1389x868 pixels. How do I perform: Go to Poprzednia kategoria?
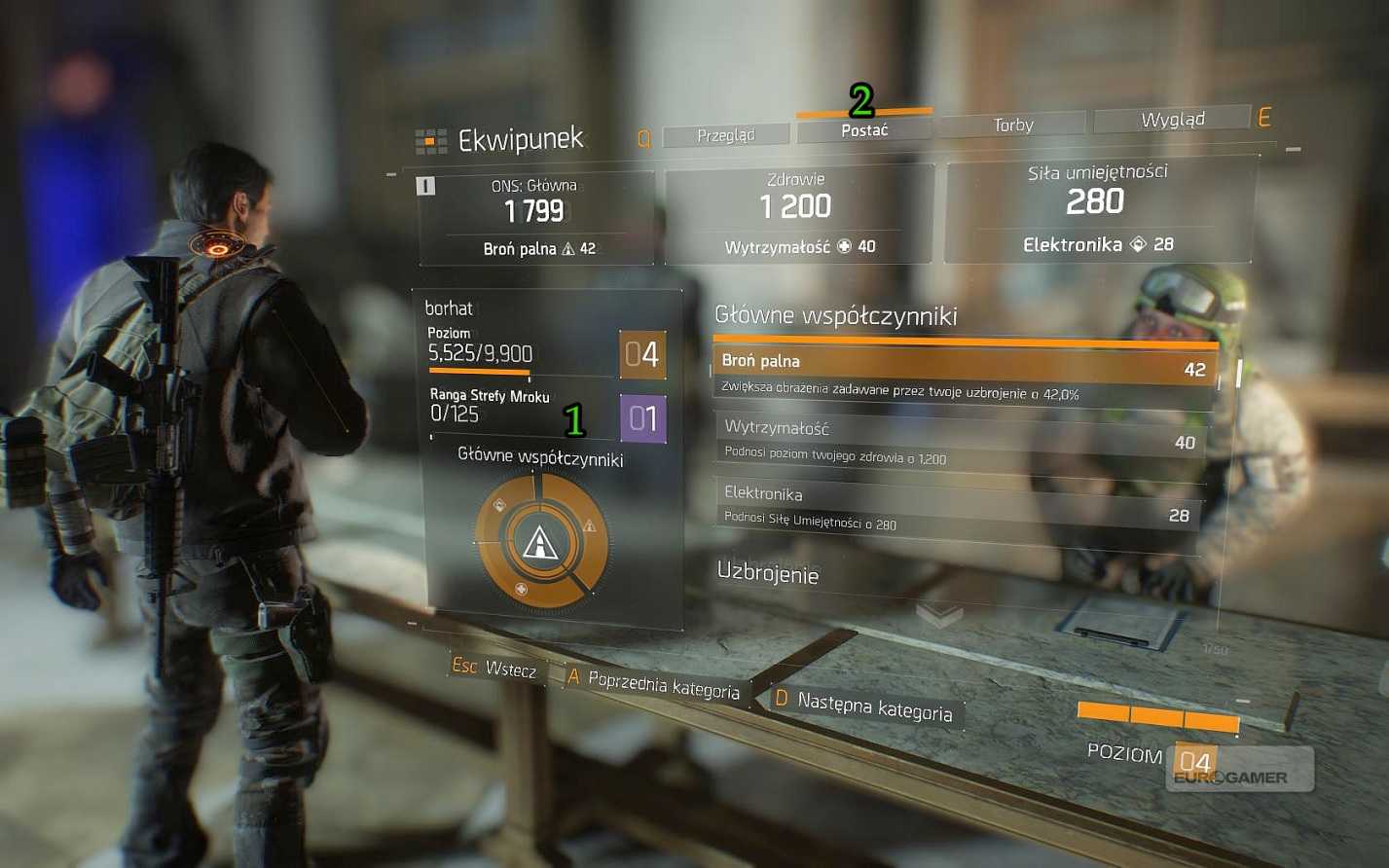point(655,685)
